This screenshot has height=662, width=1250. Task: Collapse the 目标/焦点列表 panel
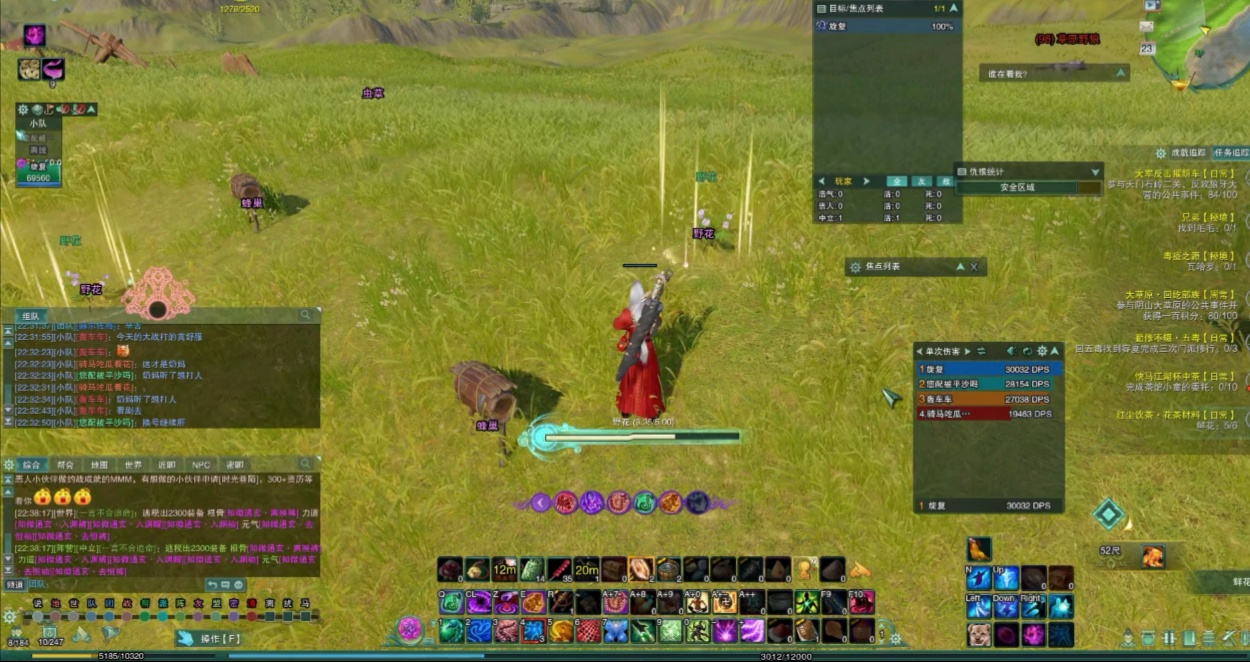point(953,8)
